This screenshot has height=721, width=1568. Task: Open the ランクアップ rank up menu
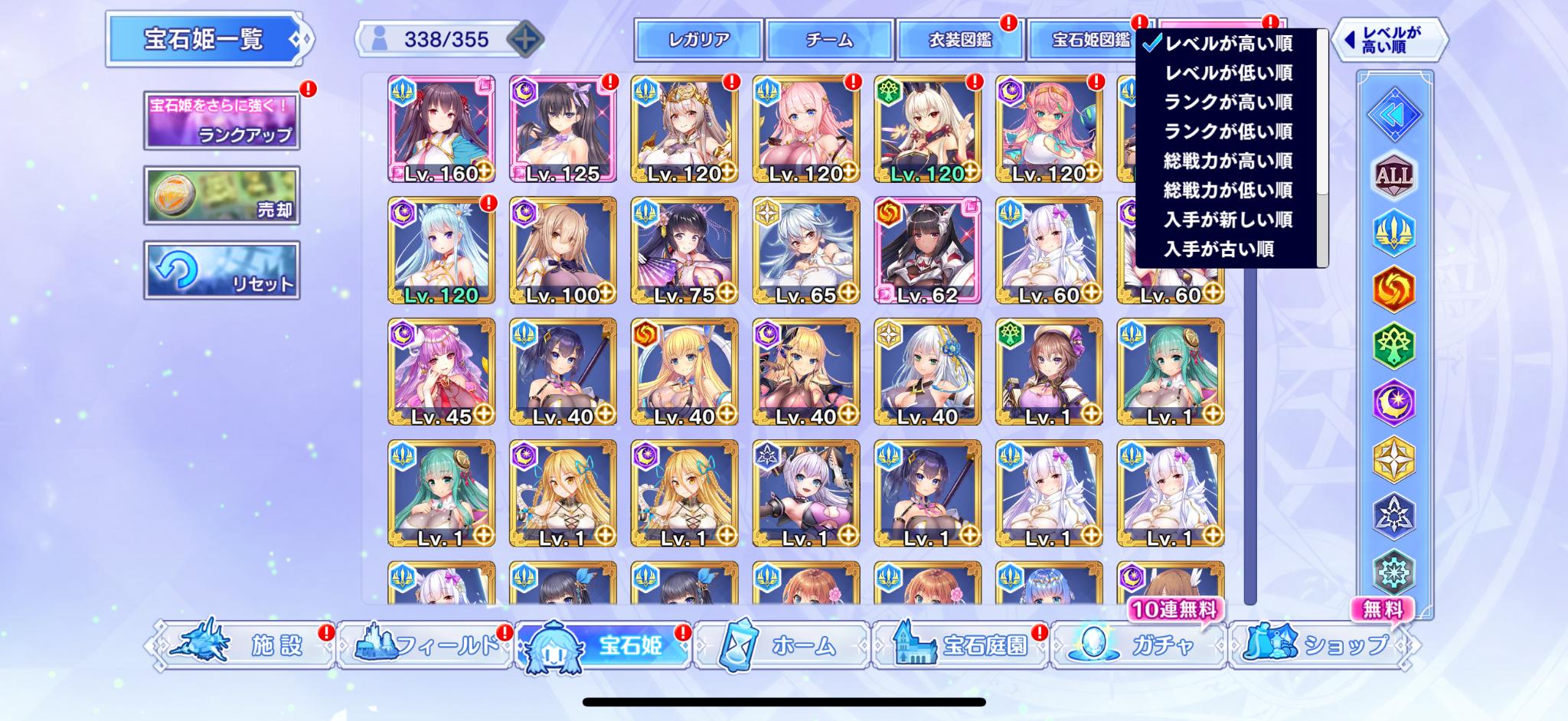pyautogui.click(x=221, y=120)
